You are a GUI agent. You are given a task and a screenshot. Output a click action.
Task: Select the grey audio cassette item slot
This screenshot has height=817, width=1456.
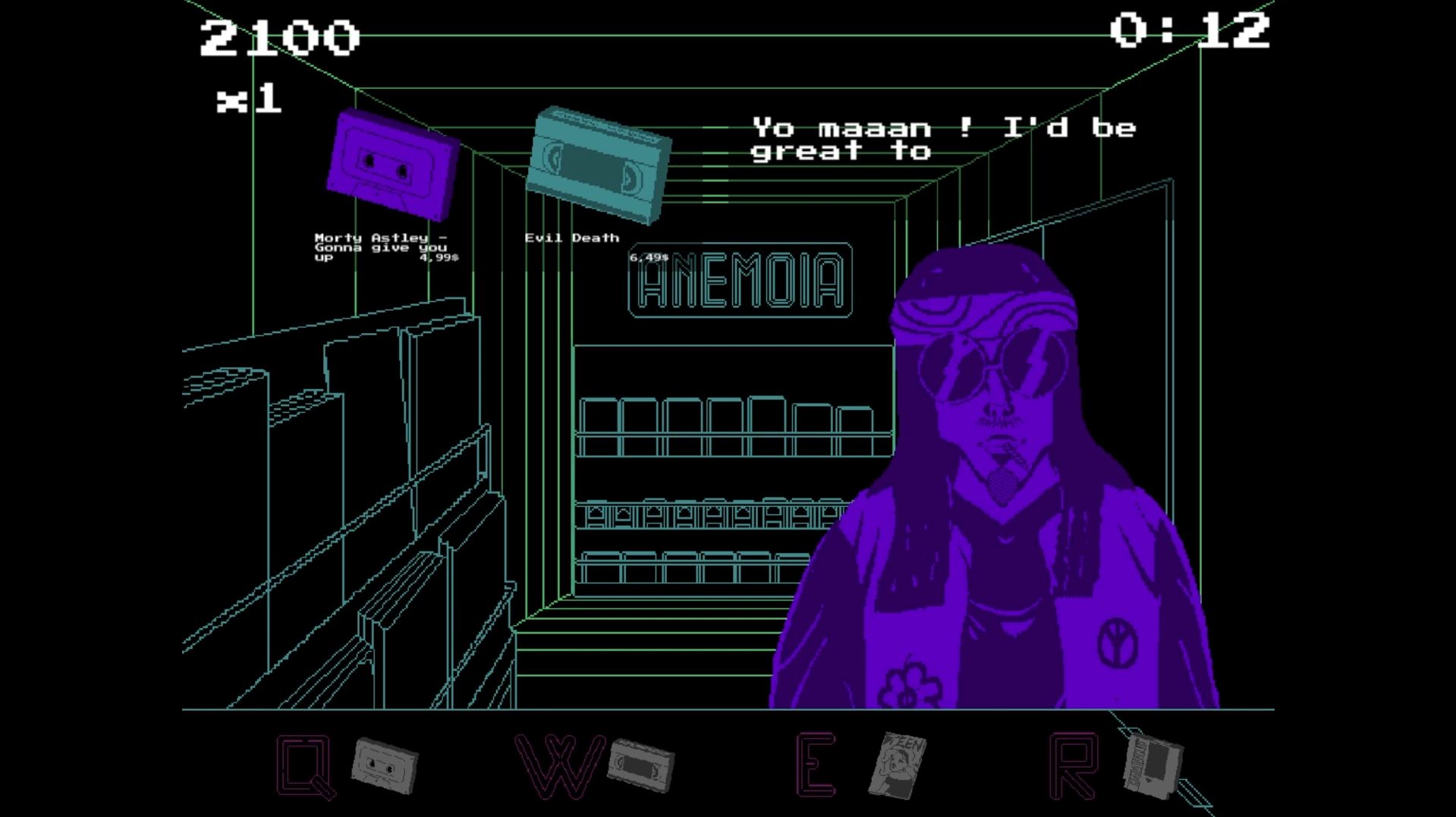pyautogui.click(x=385, y=765)
